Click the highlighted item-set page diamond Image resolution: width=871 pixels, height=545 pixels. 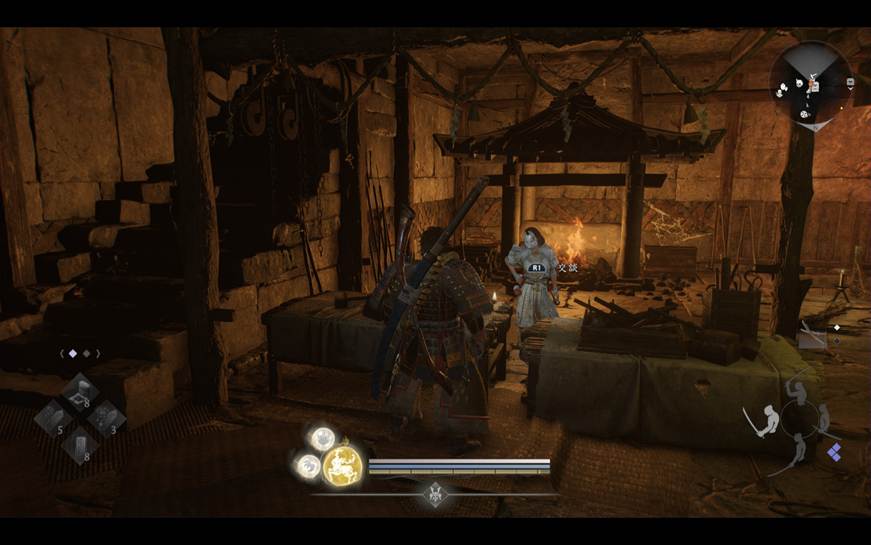[x=73, y=353]
